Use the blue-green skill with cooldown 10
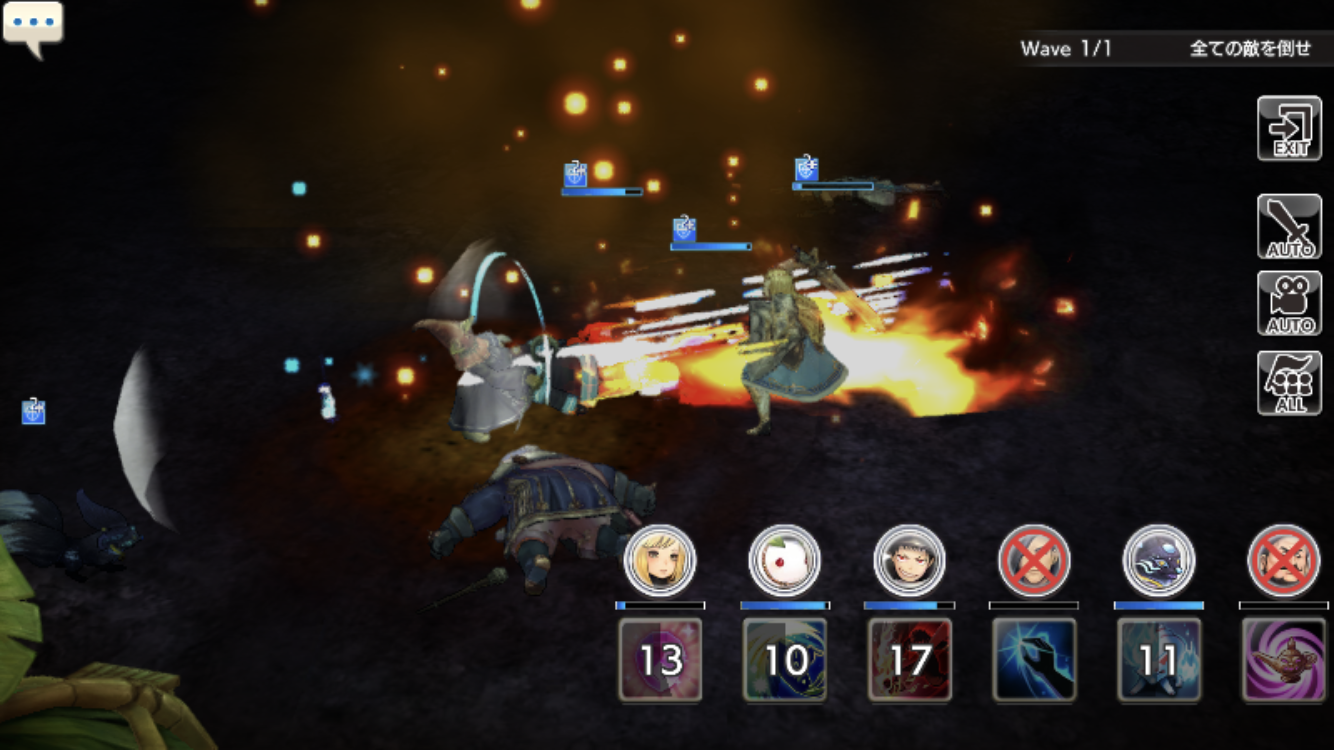 (785, 659)
